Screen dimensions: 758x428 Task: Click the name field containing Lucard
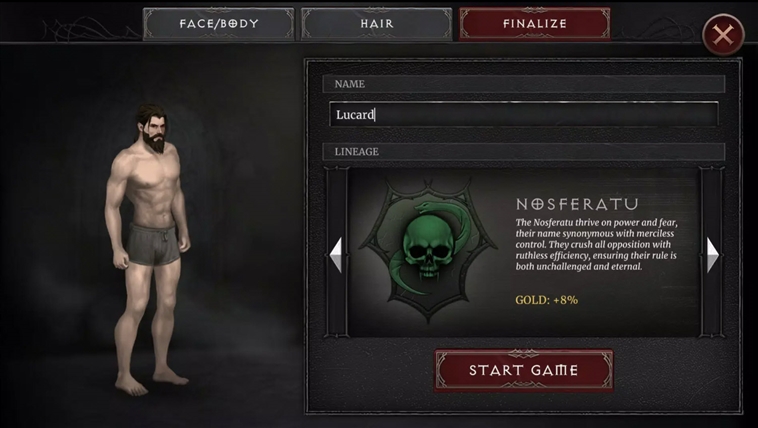tap(523, 114)
